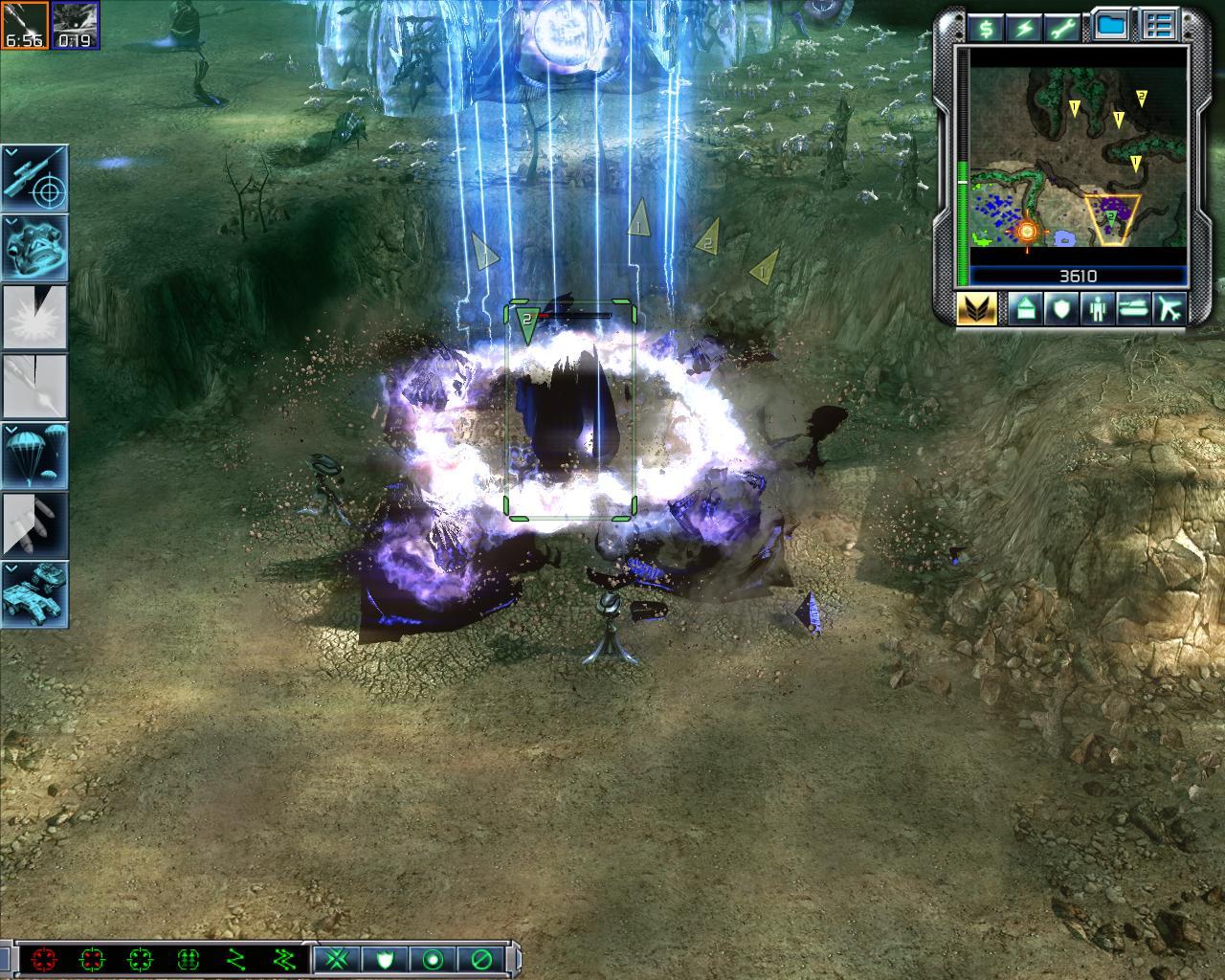Viewport: 1225px width, 980px height.
Task: Open the gold chevron rank tab
Action: click(x=976, y=308)
